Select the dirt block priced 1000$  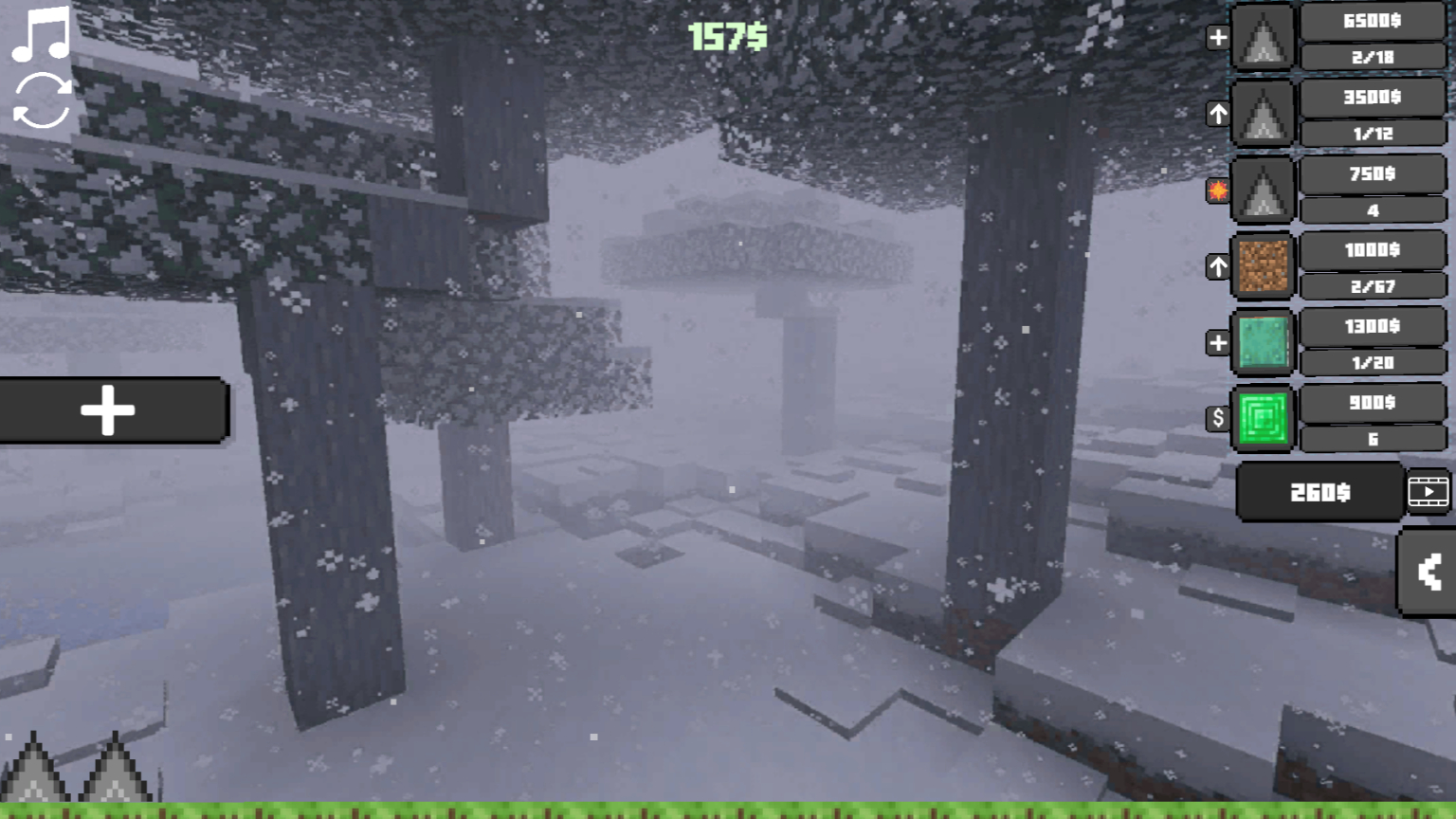(1262, 266)
